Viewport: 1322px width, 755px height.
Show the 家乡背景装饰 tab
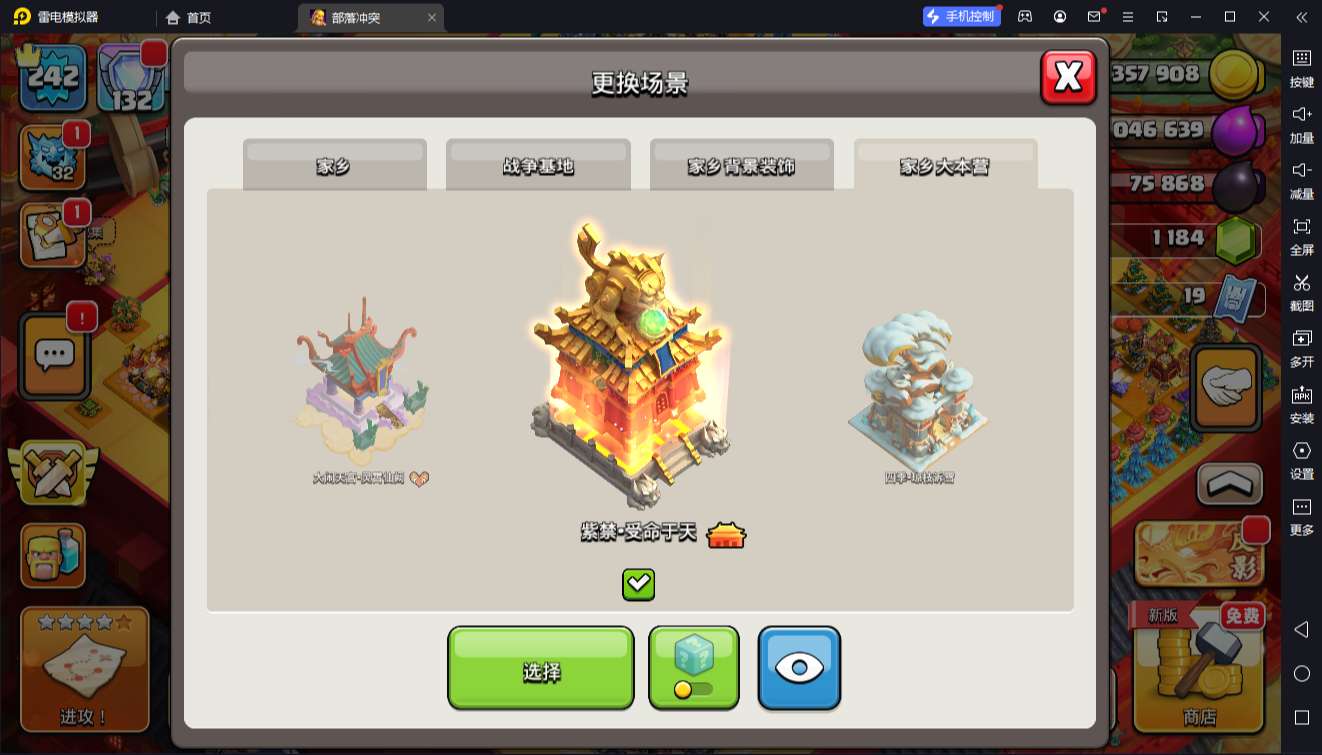coord(741,165)
